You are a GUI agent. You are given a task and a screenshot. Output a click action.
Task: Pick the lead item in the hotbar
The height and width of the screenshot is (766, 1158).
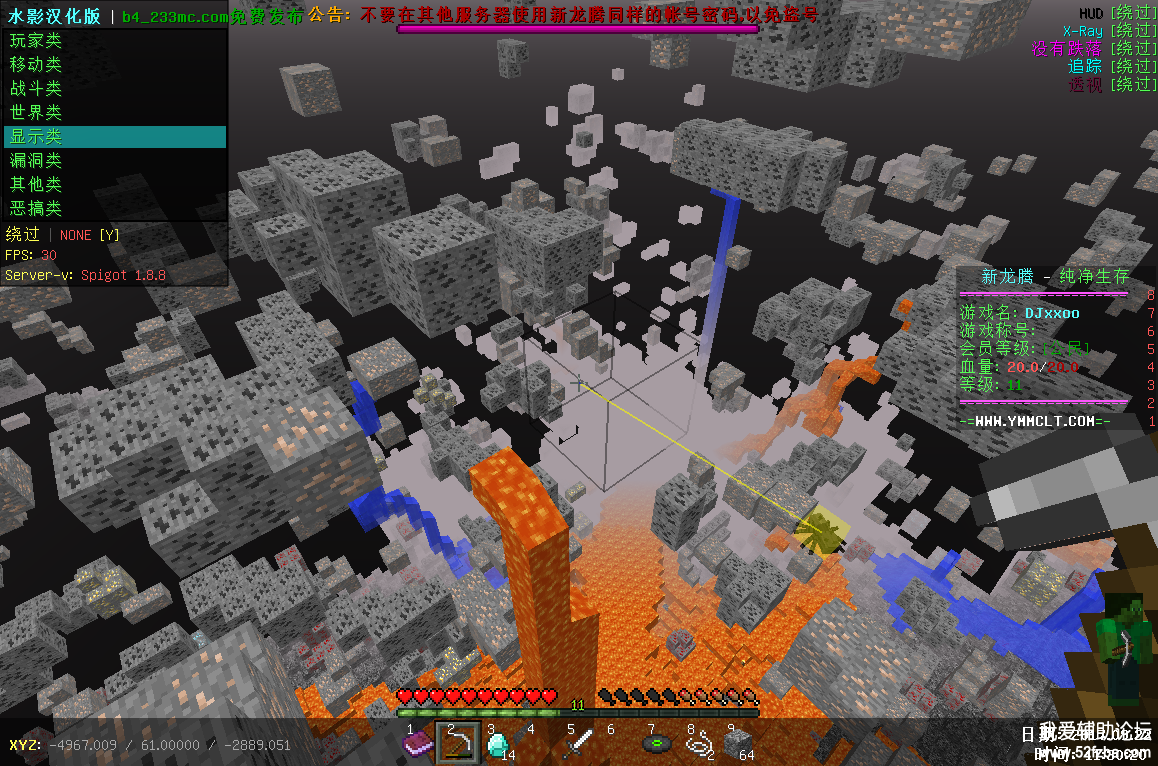click(698, 743)
